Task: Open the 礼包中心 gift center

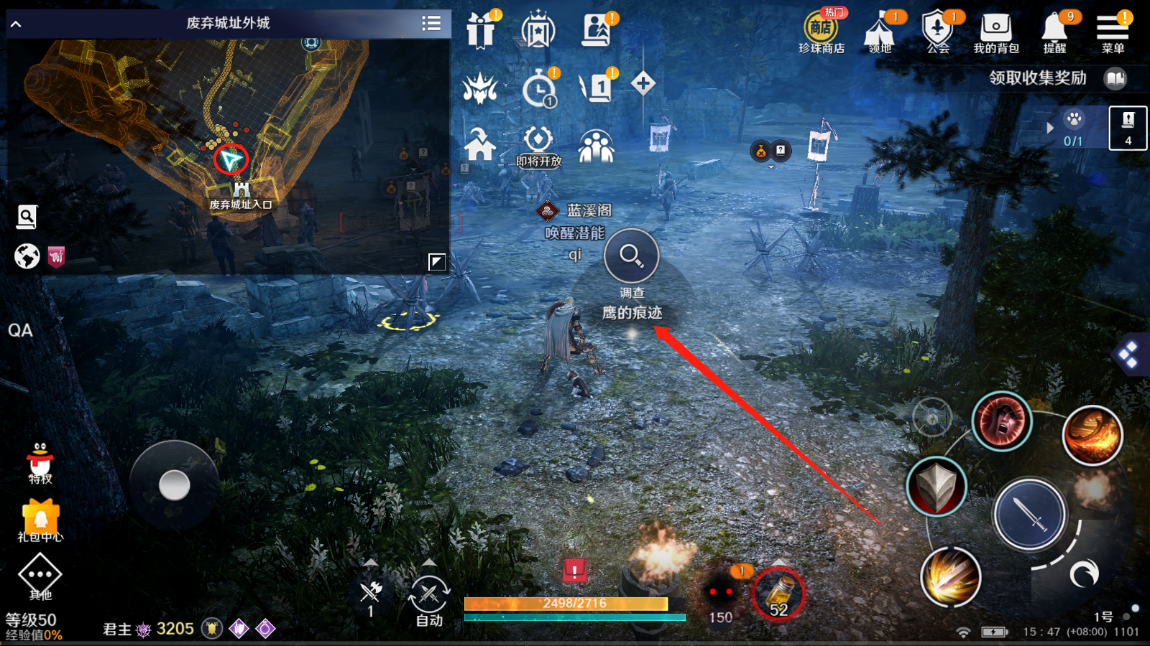Action: click(40, 518)
